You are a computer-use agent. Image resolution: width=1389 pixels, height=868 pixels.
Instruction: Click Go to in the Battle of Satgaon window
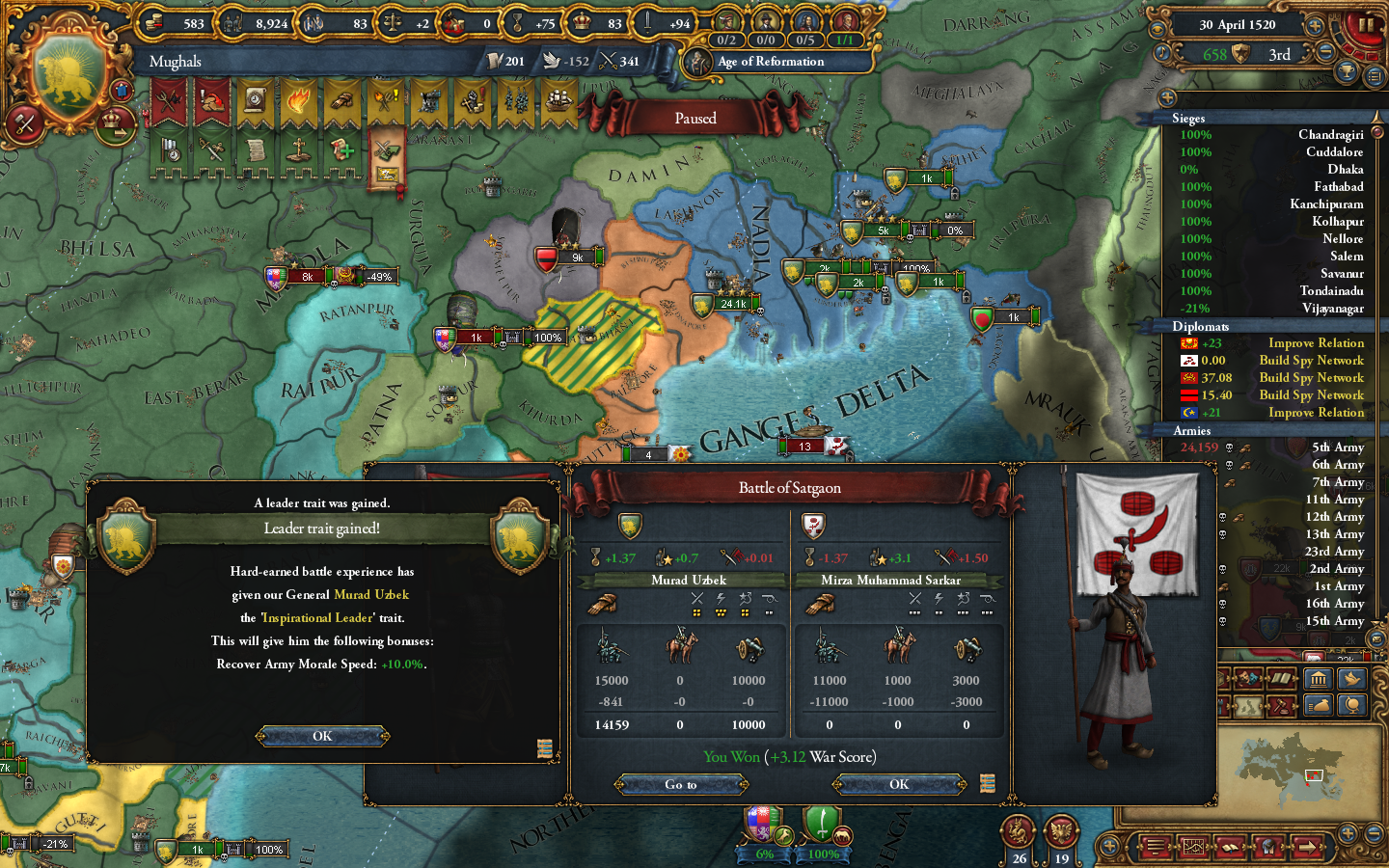click(x=681, y=784)
